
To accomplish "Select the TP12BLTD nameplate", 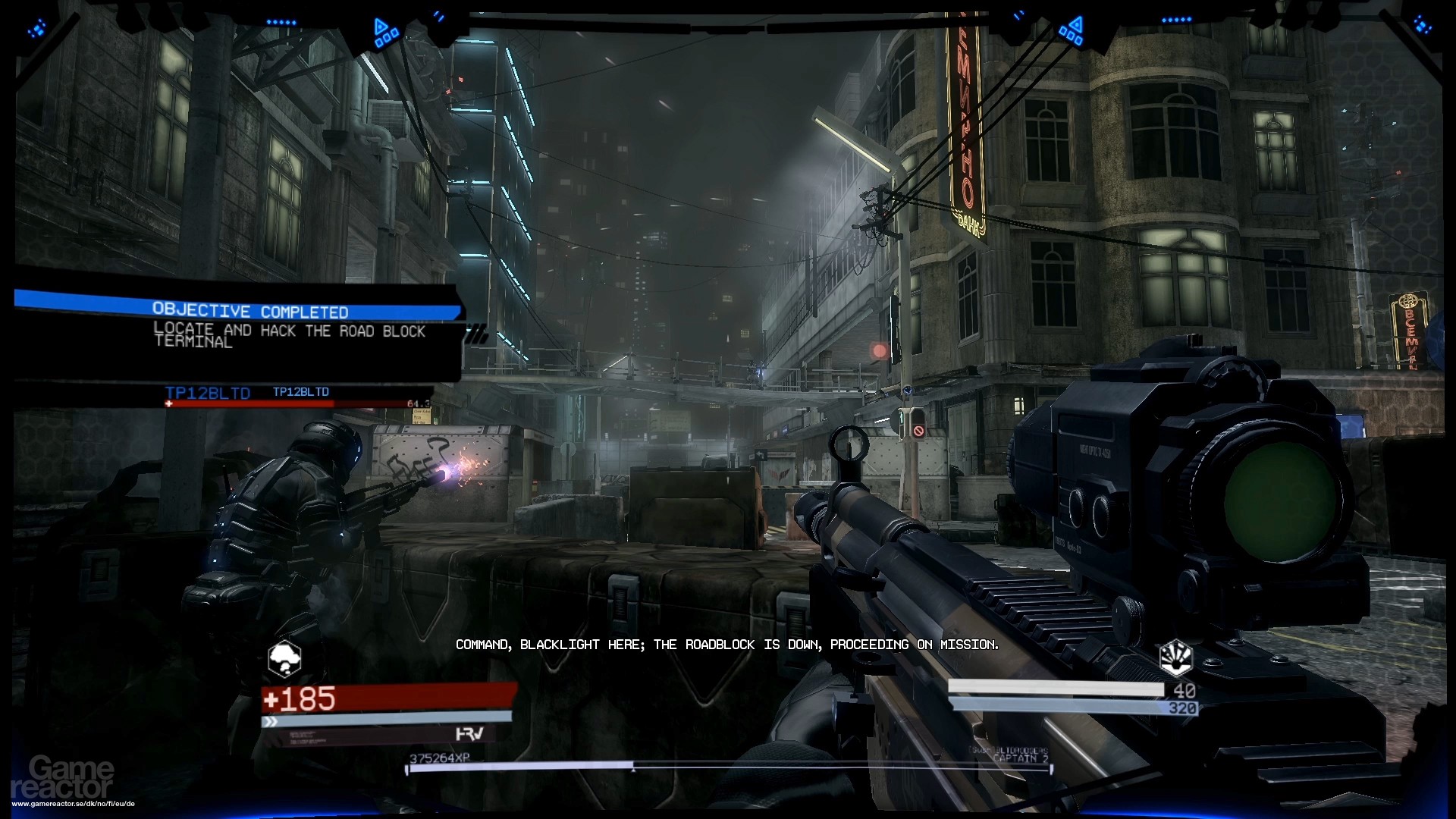I will [x=207, y=393].
